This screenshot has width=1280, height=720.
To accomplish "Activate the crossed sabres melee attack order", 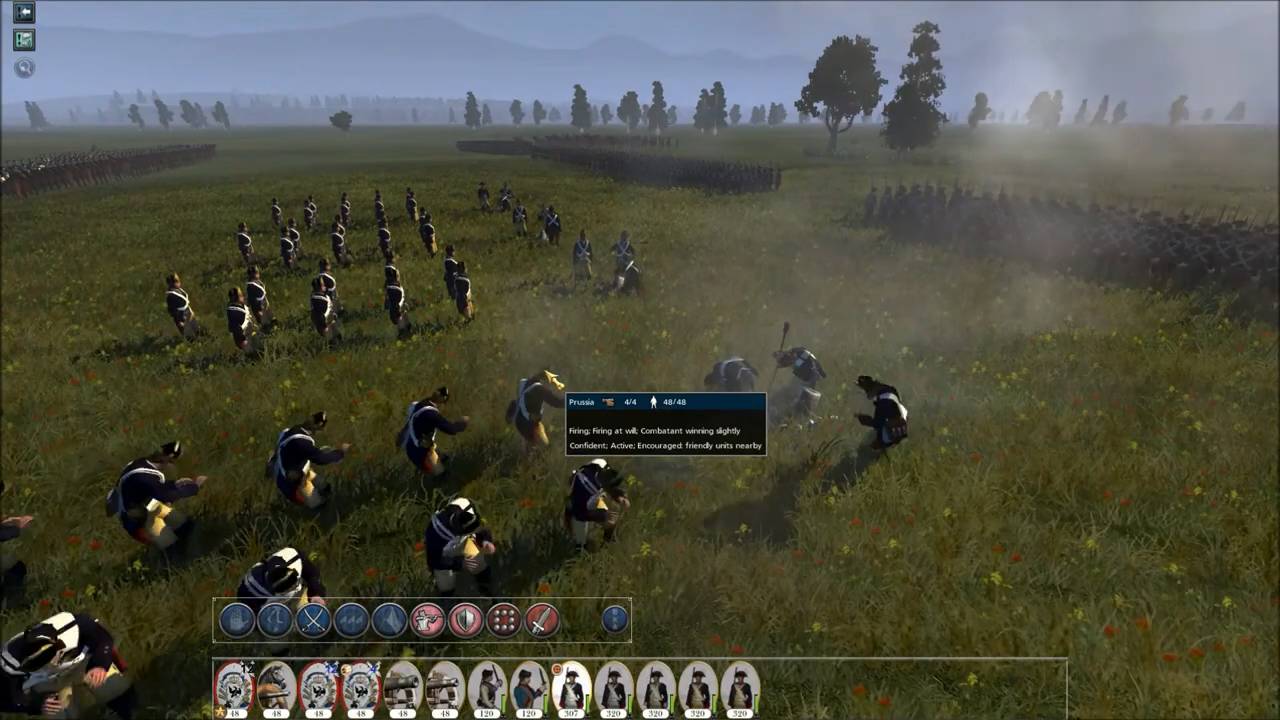I will pos(313,620).
